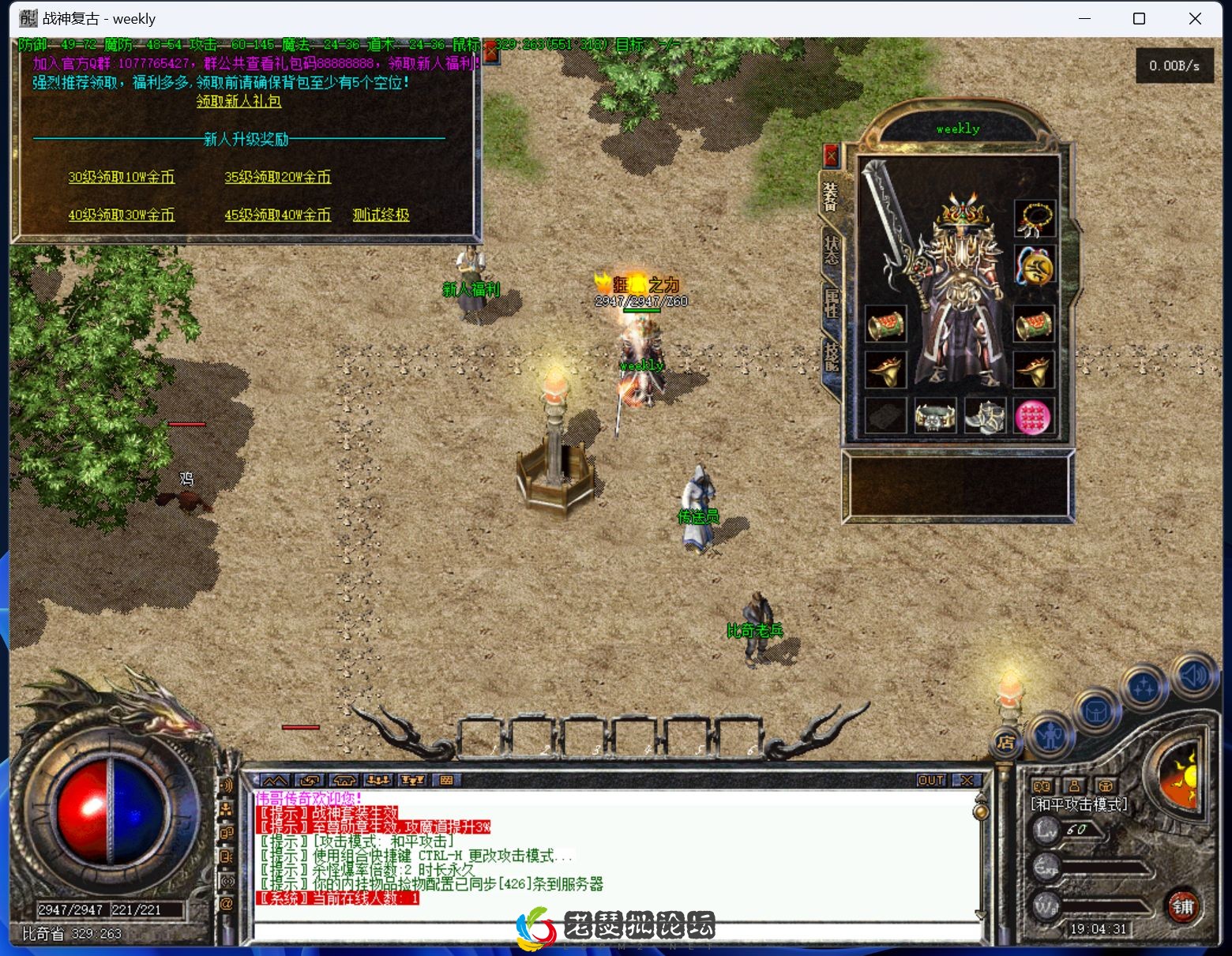Switch to the 状态 status tab
1232x956 pixels.
pos(832,250)
